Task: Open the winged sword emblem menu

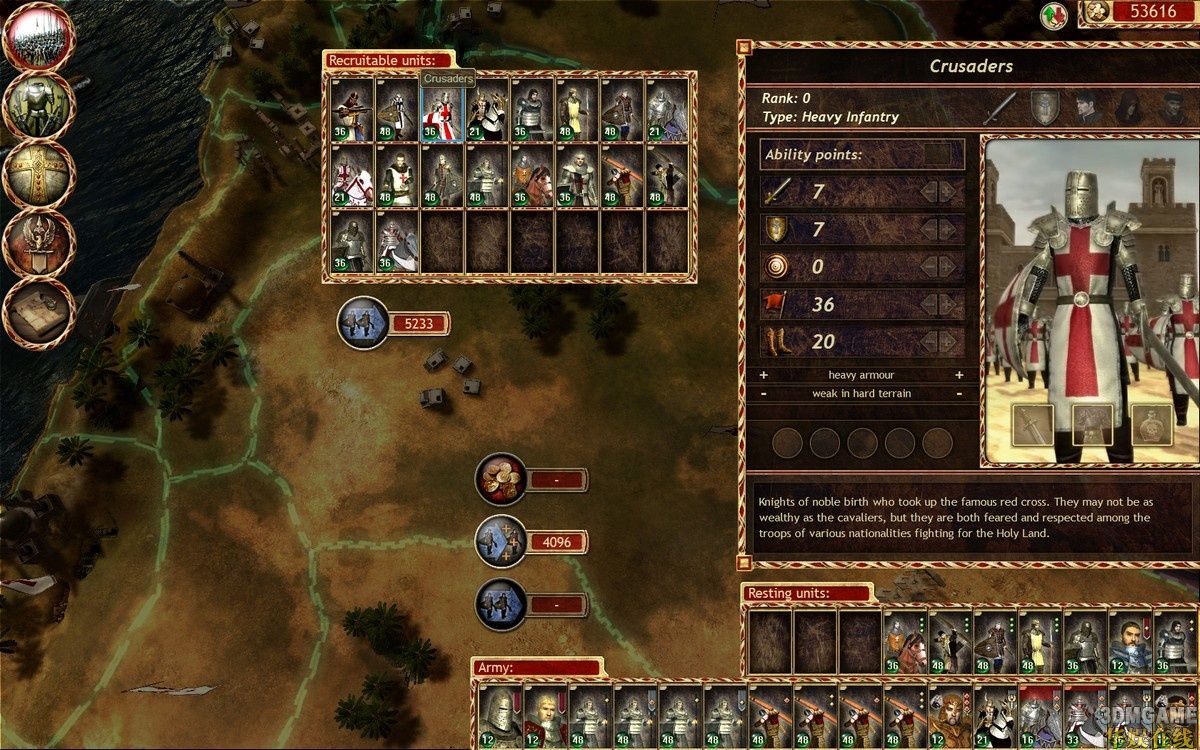Action: coord(38,243)
